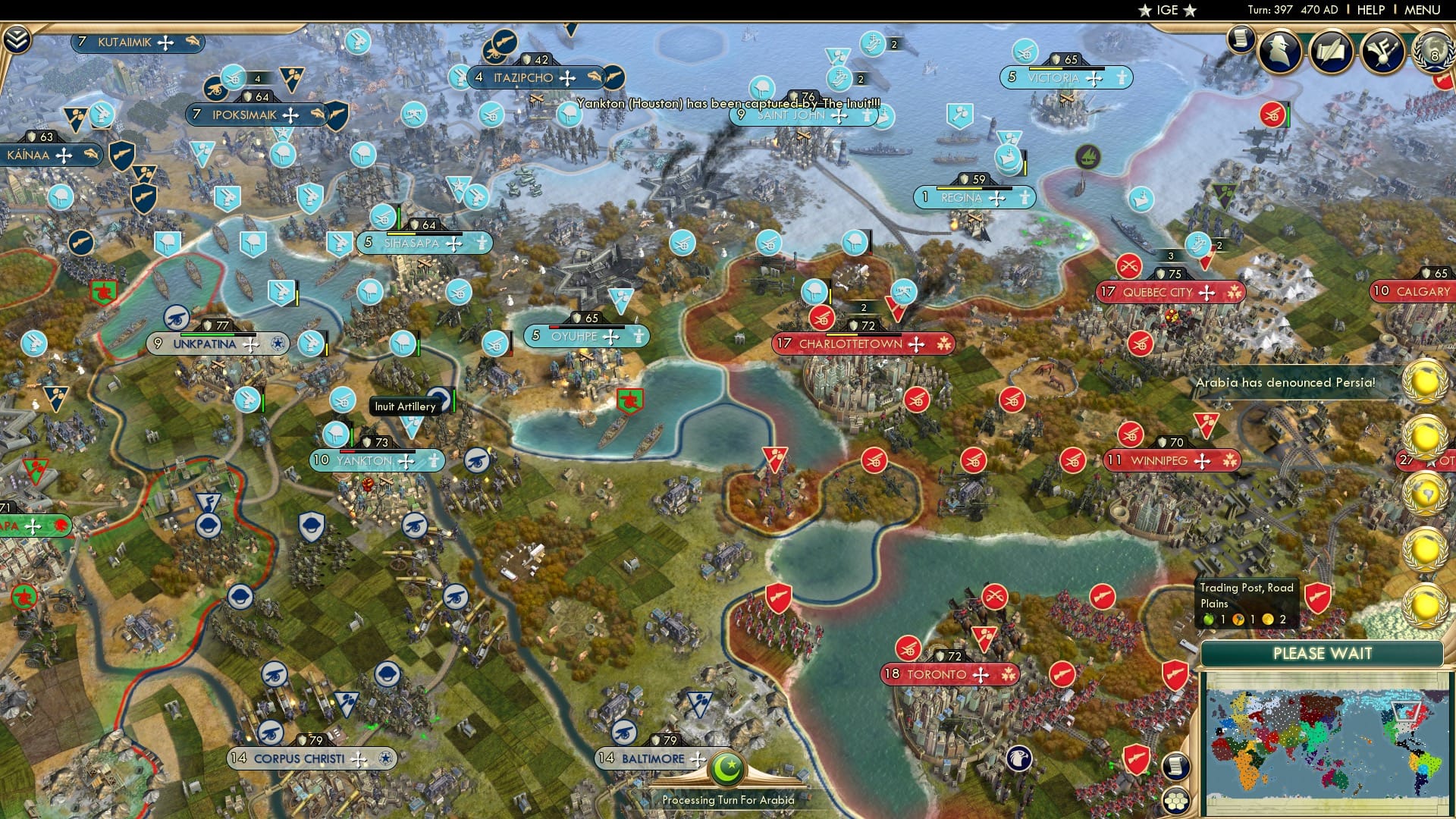Open the Espionage overview spy icon

coord(1279,51)
